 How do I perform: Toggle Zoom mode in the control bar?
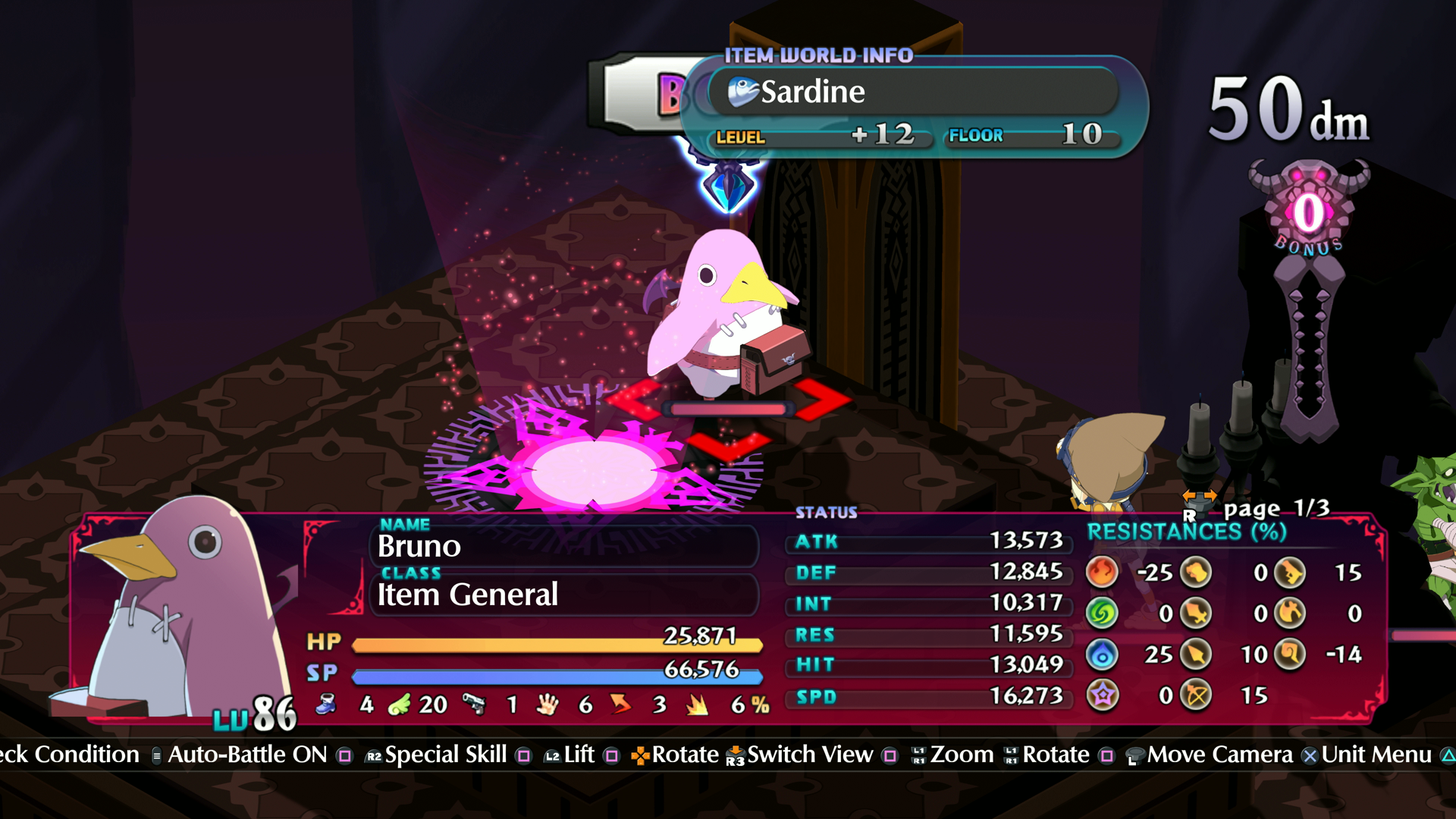click(965, 755)
